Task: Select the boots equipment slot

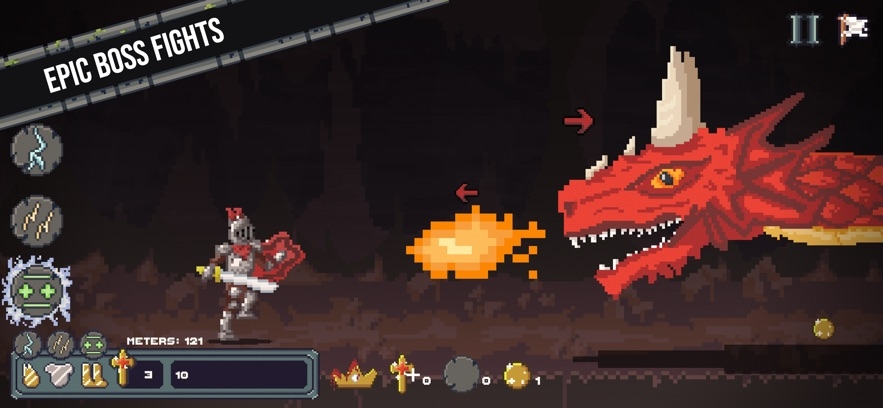Action: point(93,376)
